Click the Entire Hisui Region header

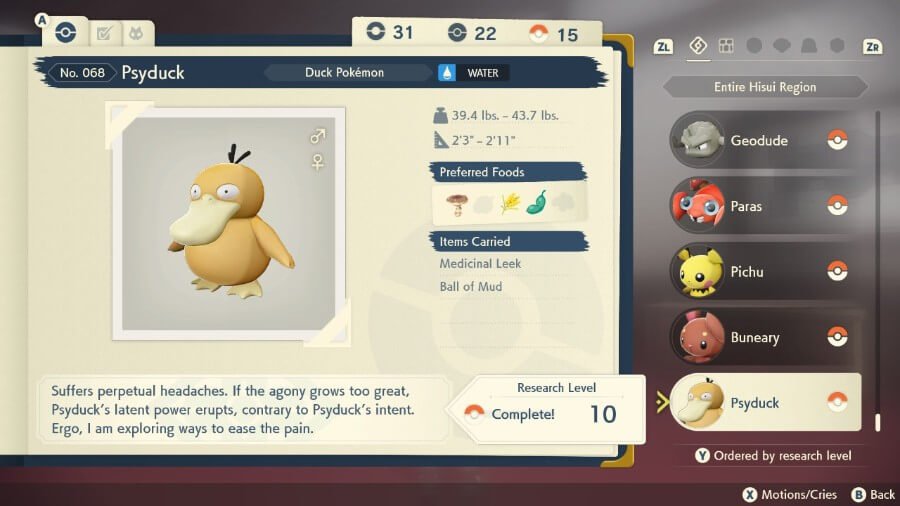point(765,87)
